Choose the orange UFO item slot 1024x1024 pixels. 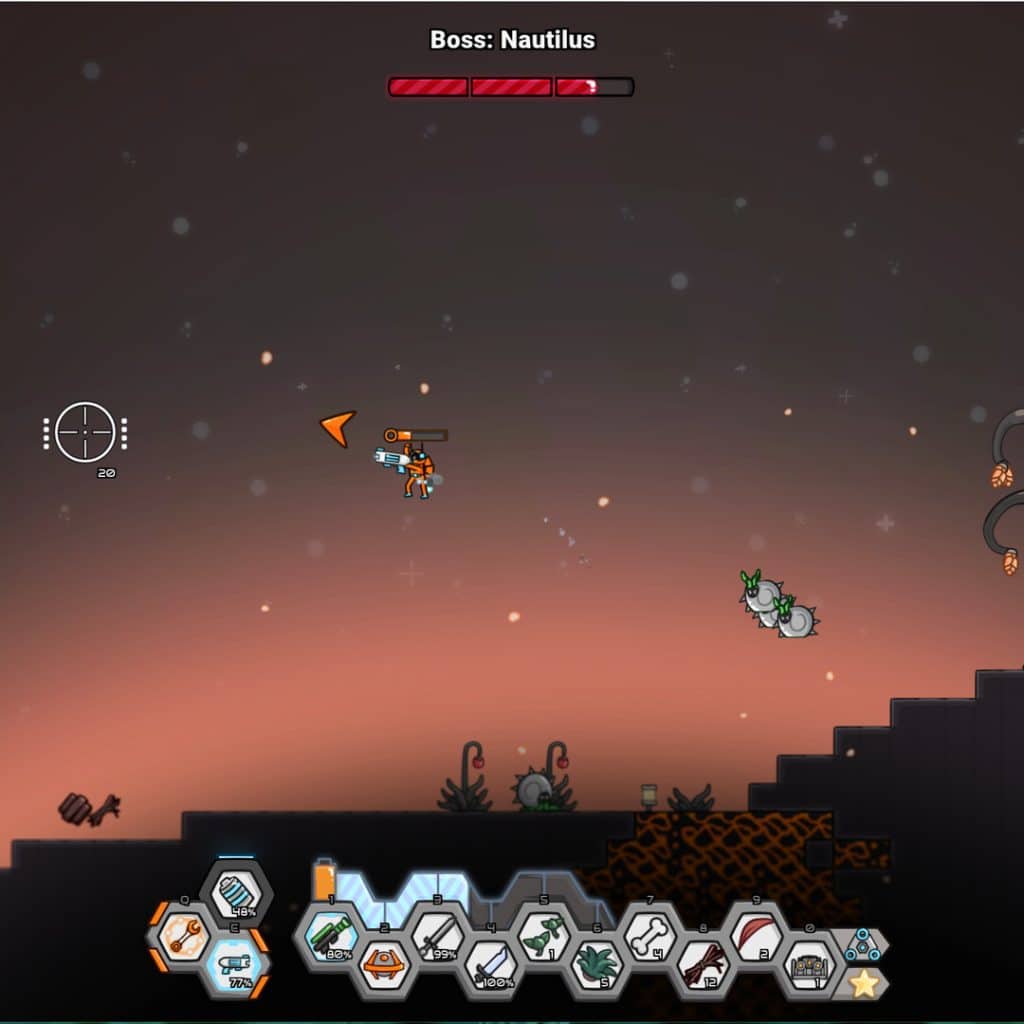point(385,965)
